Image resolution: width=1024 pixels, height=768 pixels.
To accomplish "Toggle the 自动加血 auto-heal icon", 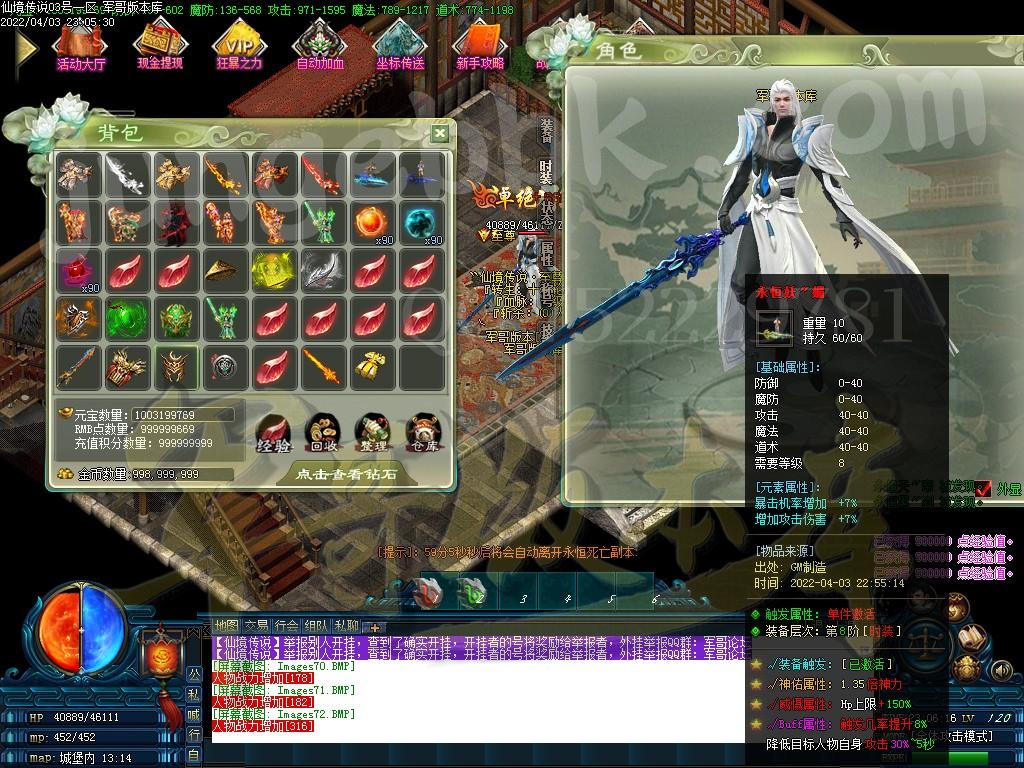I will [320, 47].
